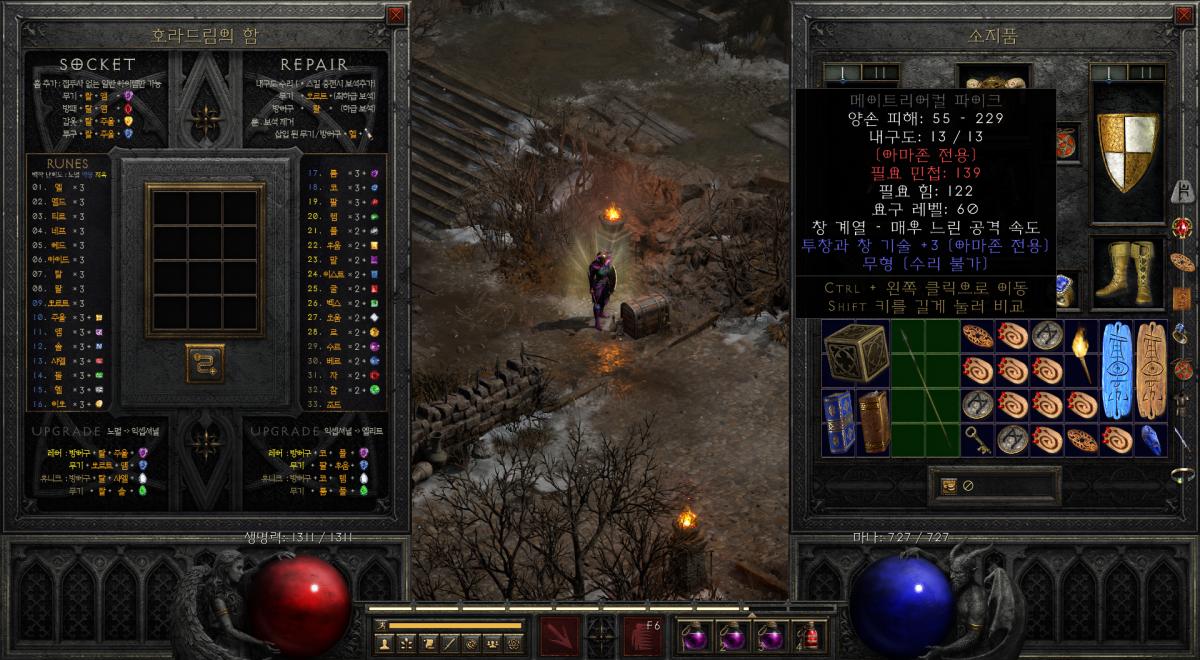Open the character screen mini-panel button
Viewport: 1200px width, 660px height.
click(384, 644)
